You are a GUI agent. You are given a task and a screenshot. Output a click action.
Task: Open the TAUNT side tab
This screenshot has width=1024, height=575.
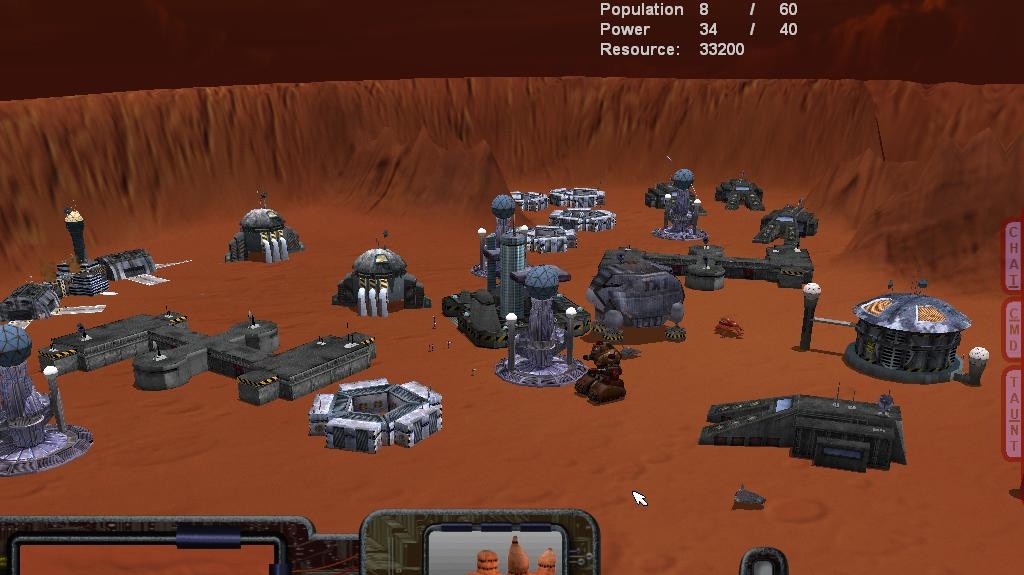click(x=1013, y=412)
